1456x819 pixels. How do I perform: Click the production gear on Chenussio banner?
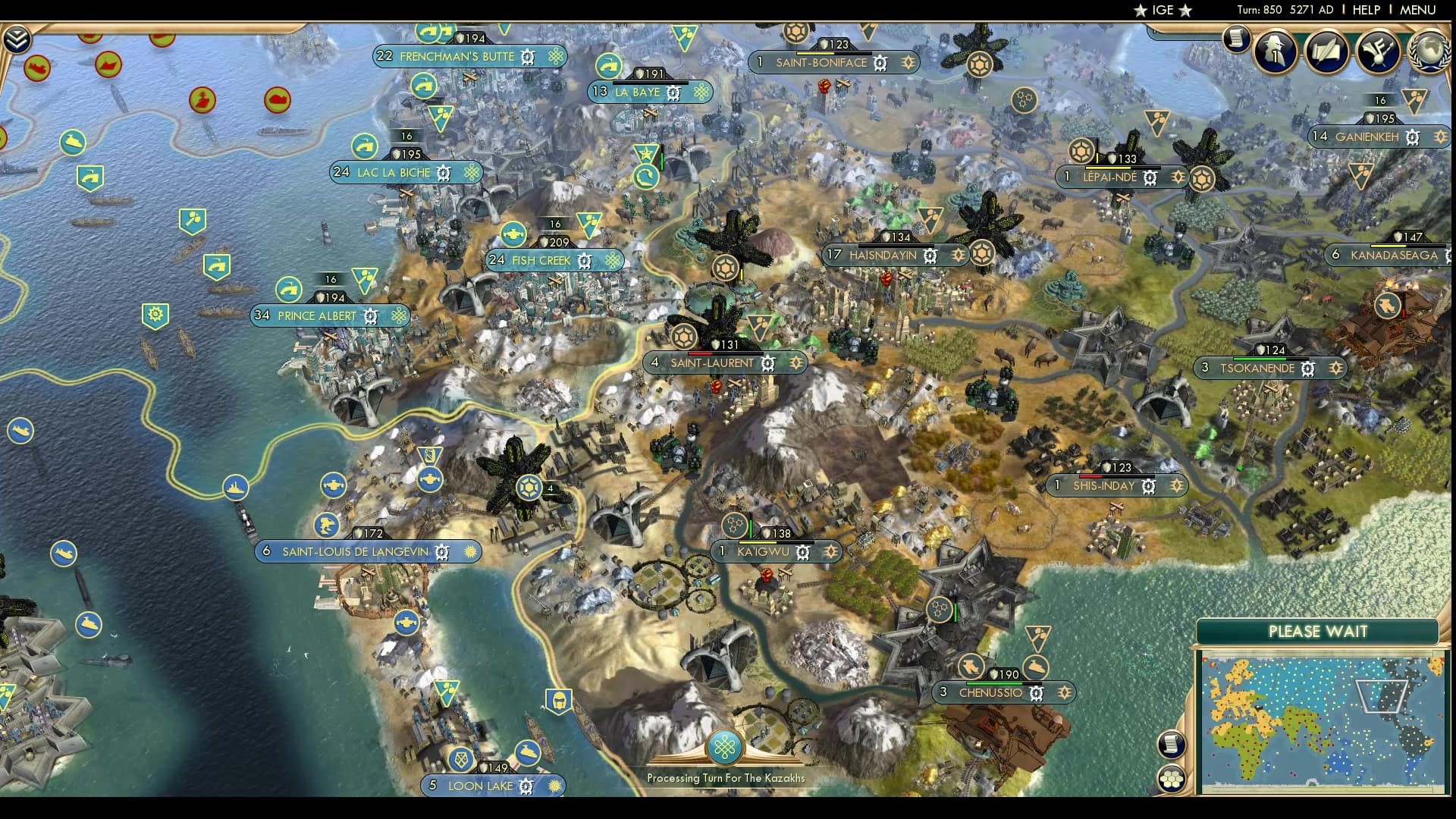1036,692
